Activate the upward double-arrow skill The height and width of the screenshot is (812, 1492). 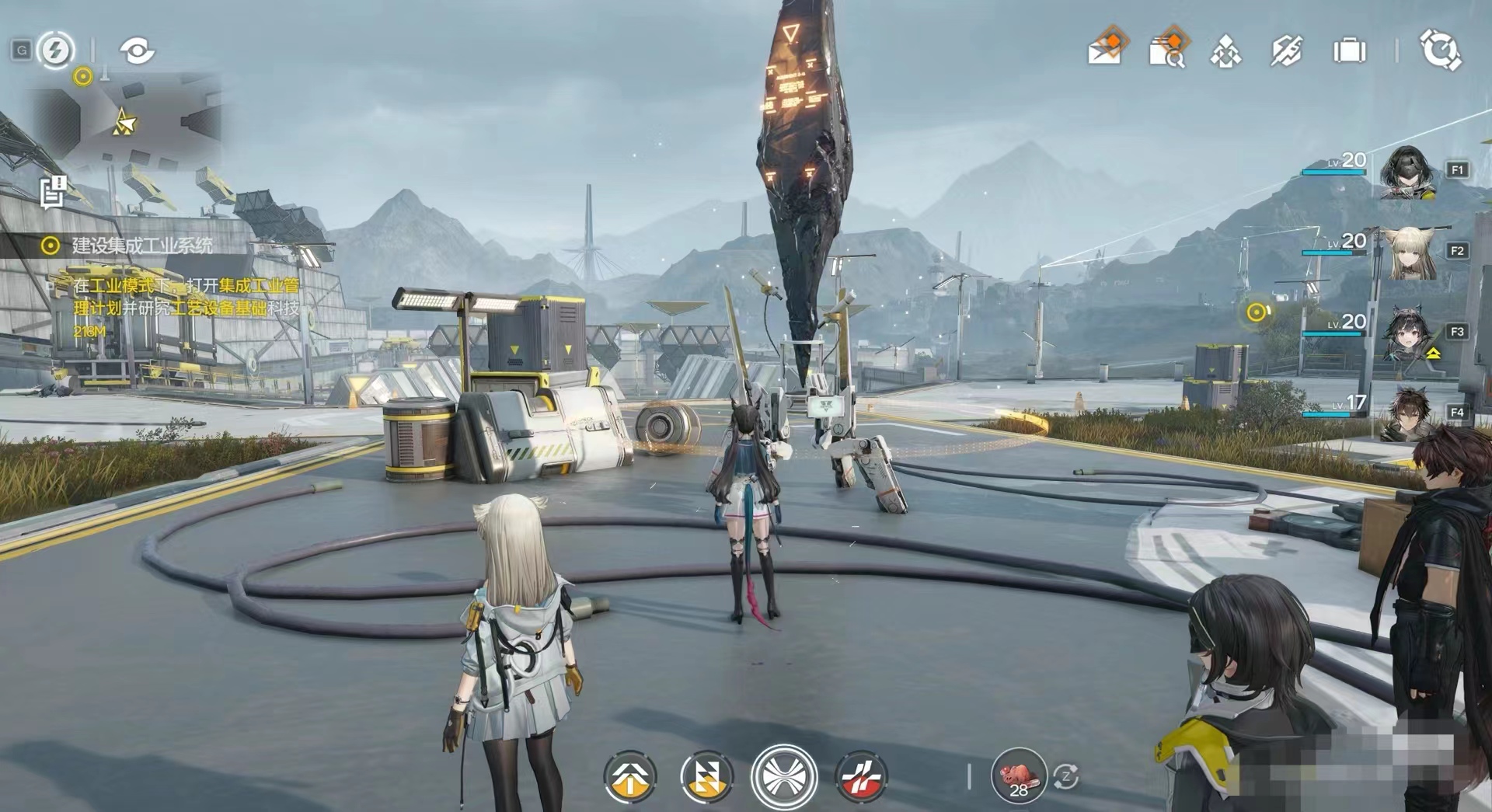tap(630, 775)
